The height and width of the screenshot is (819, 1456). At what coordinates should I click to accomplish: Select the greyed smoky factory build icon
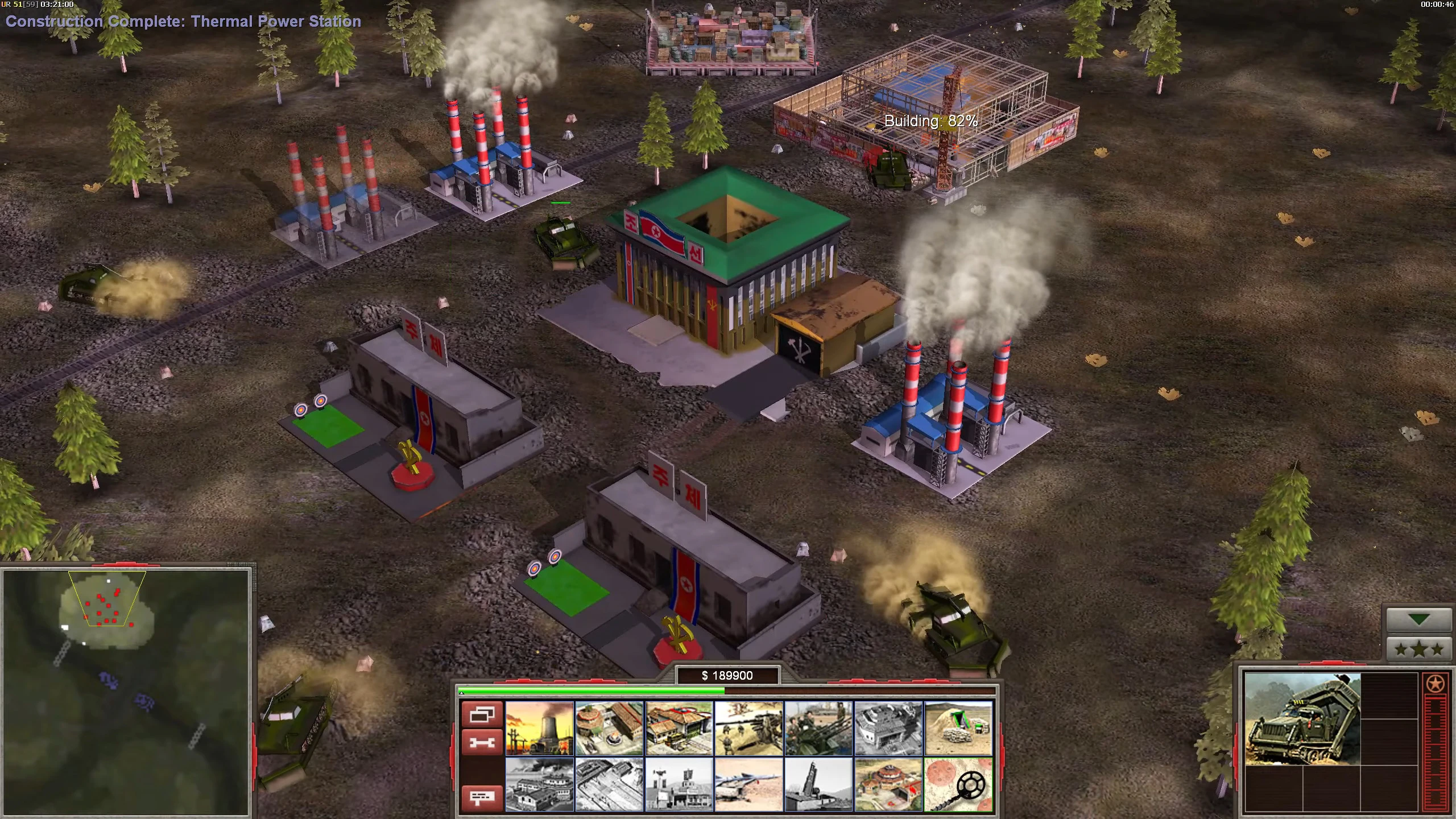tap(539, 784)
